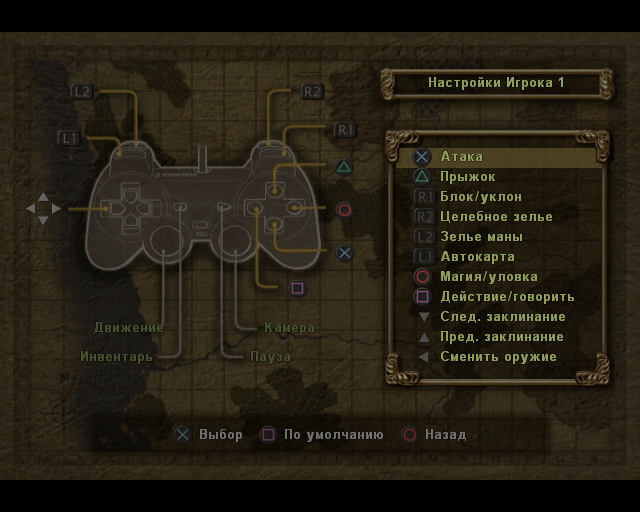The image size is (640, 512).
Task: Choose the Автокарта binding entry
Action: [x=477, y=257]
